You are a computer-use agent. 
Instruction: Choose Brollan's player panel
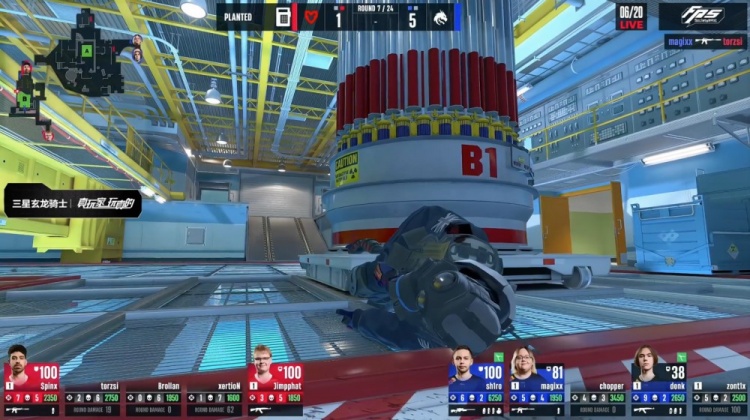(x=153, y=392)
